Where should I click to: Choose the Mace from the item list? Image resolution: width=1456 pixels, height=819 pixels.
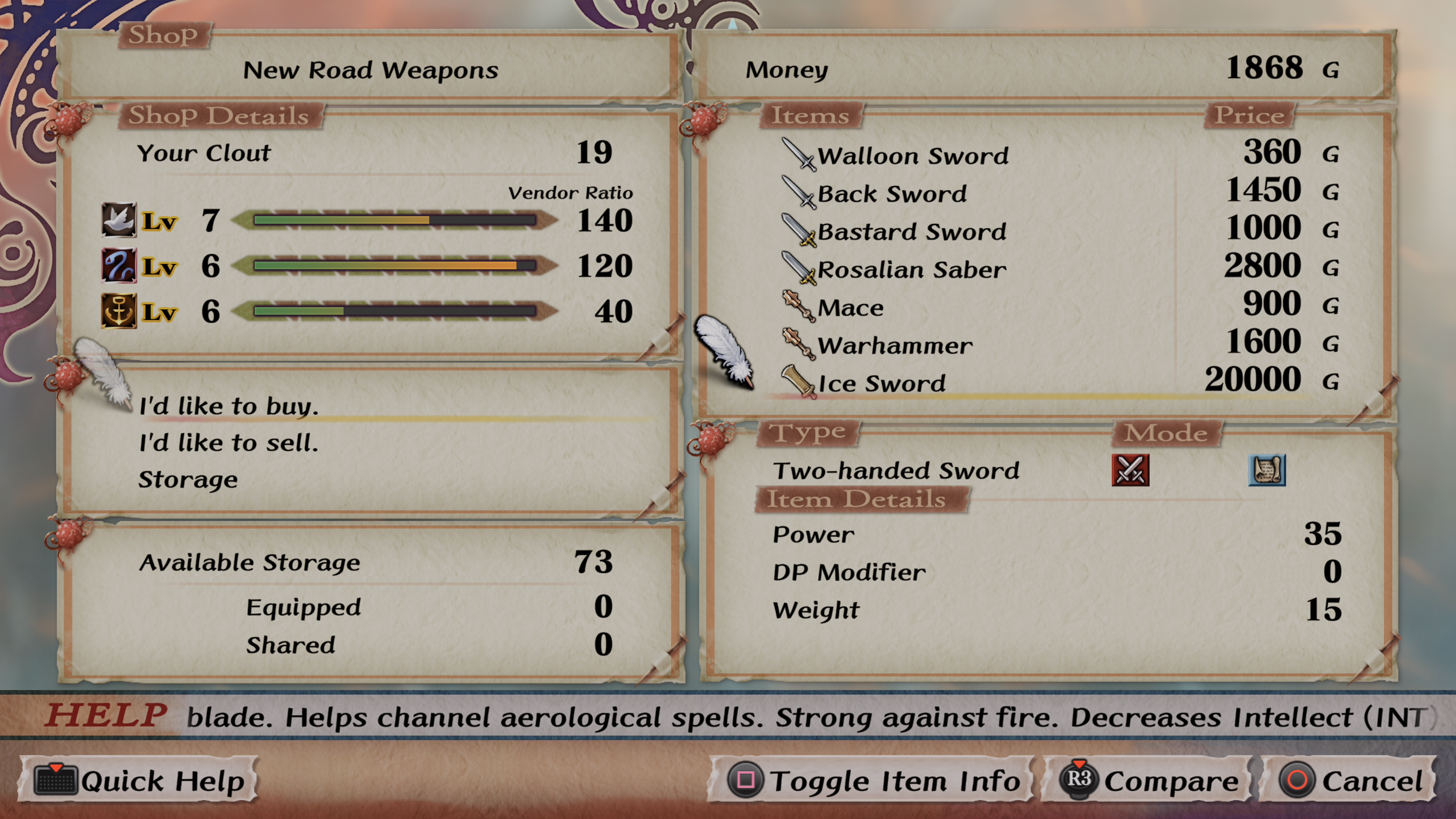coord(850,308)
